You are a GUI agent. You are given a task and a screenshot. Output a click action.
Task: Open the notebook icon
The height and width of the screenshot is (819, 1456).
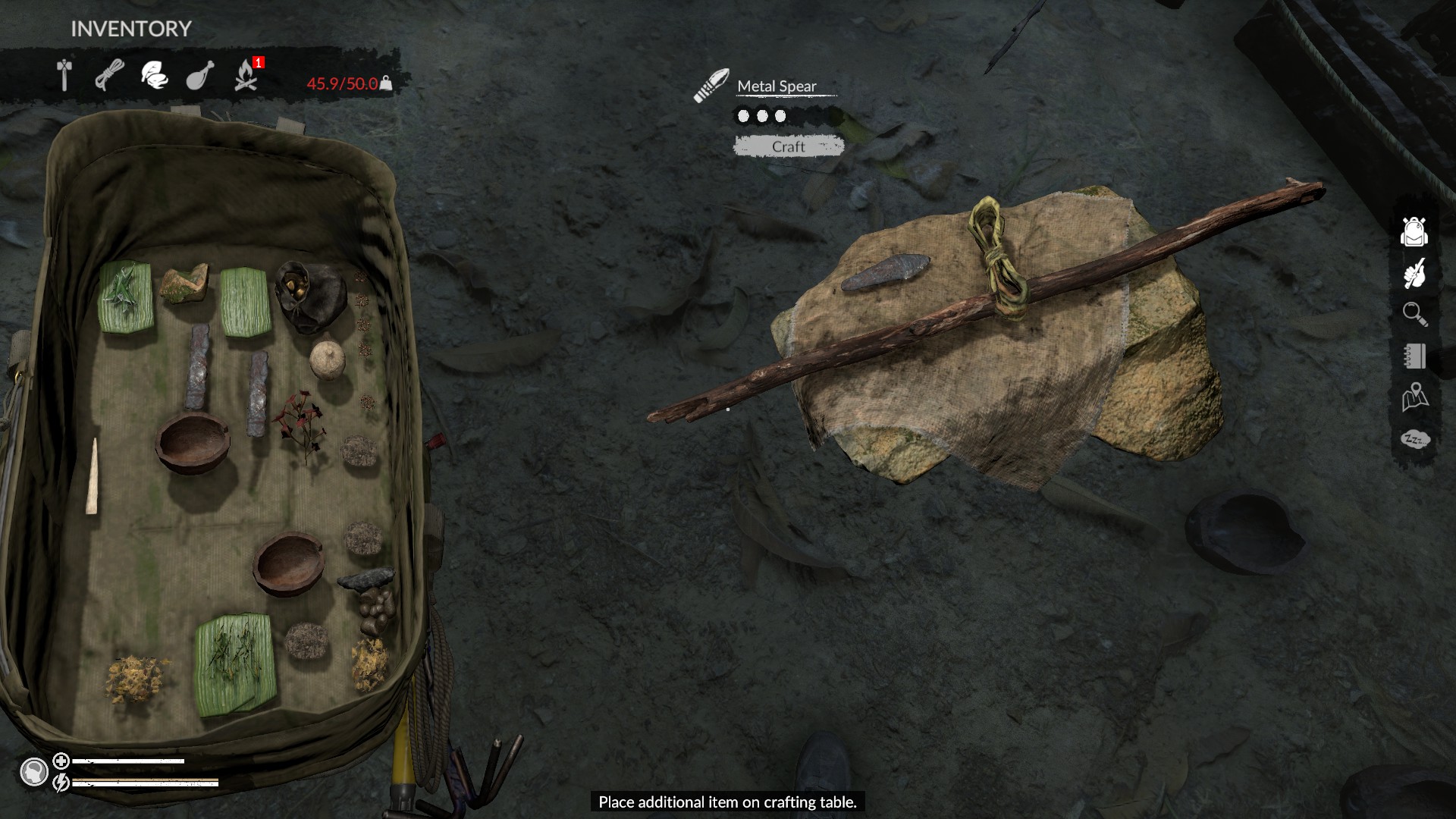click(x=1414, y=356)
